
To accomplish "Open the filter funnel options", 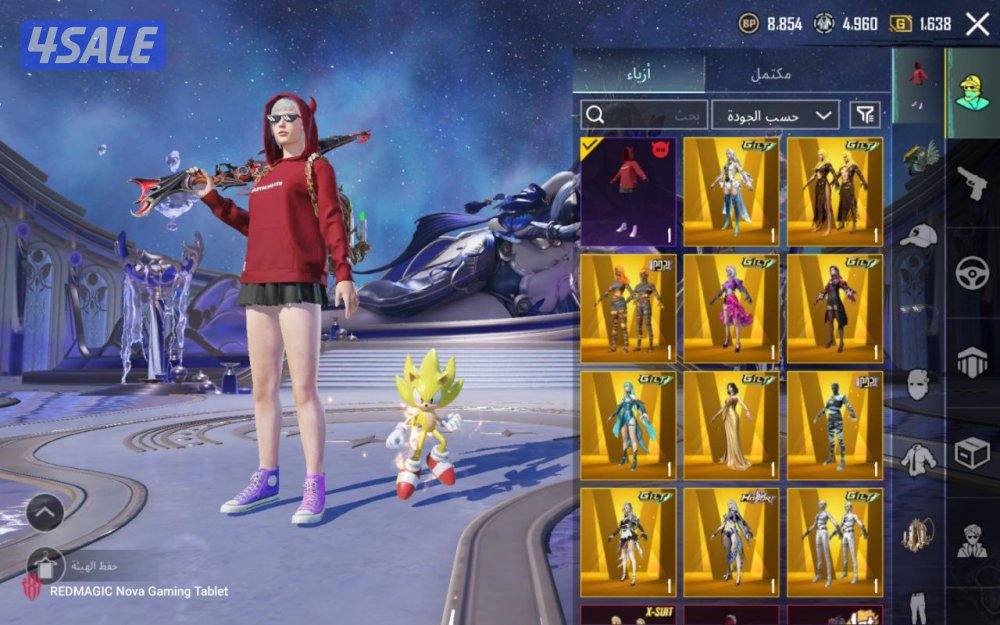I will coord(866,115).
